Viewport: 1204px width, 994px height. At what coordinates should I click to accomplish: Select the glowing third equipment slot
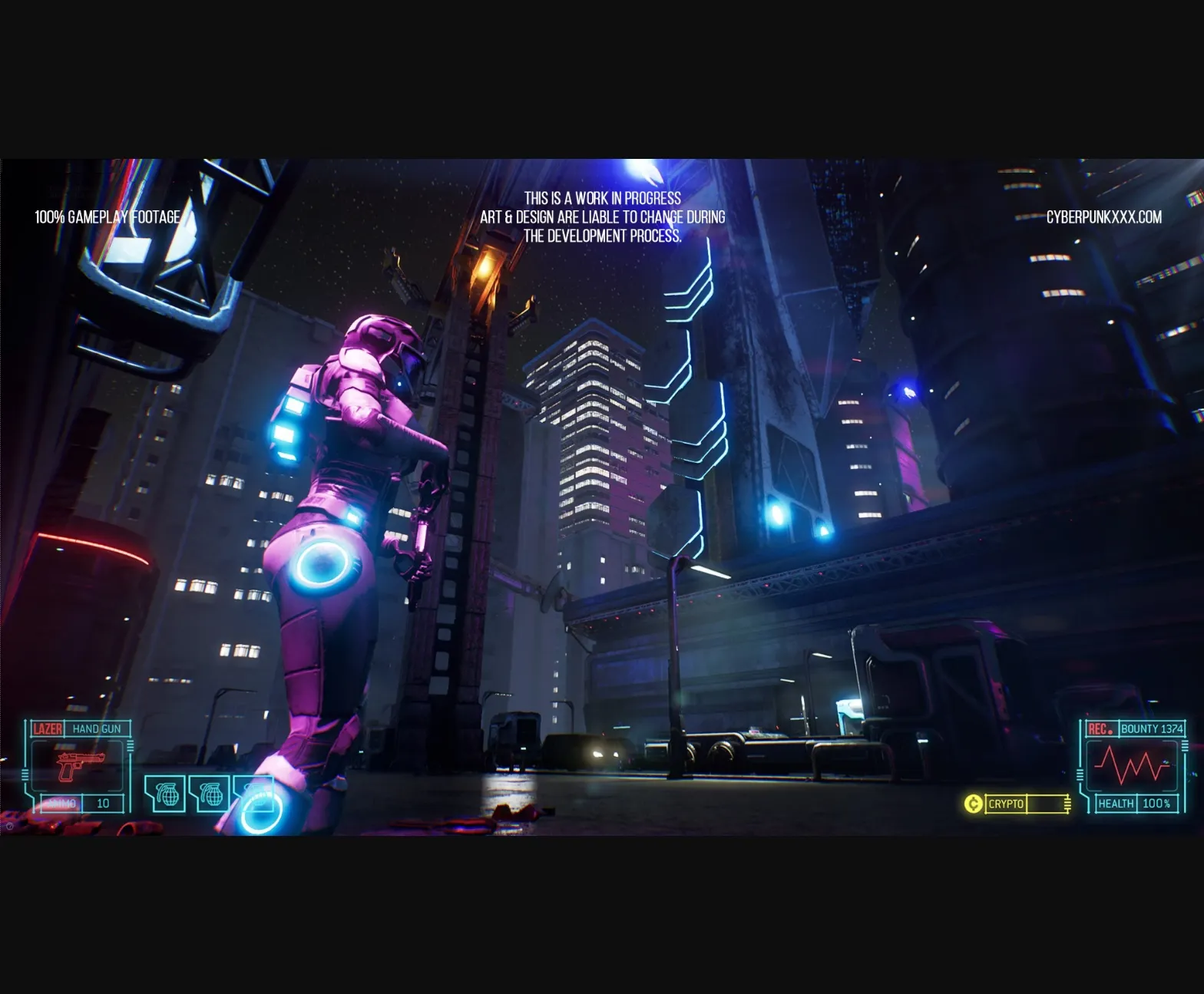click(x=253, y=794)
